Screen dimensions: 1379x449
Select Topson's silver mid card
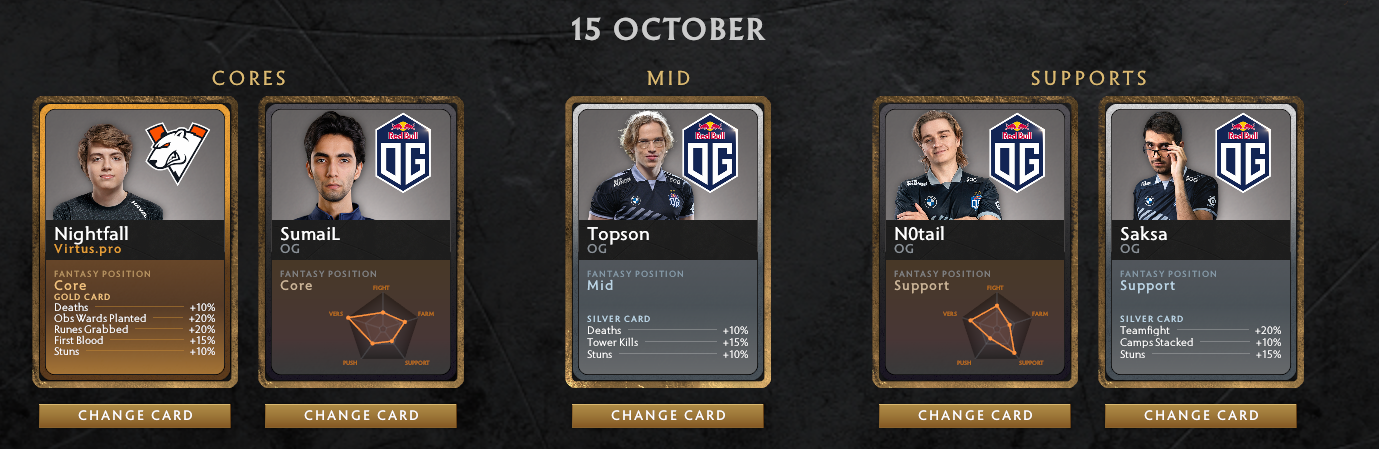click(x=668, y=241)
